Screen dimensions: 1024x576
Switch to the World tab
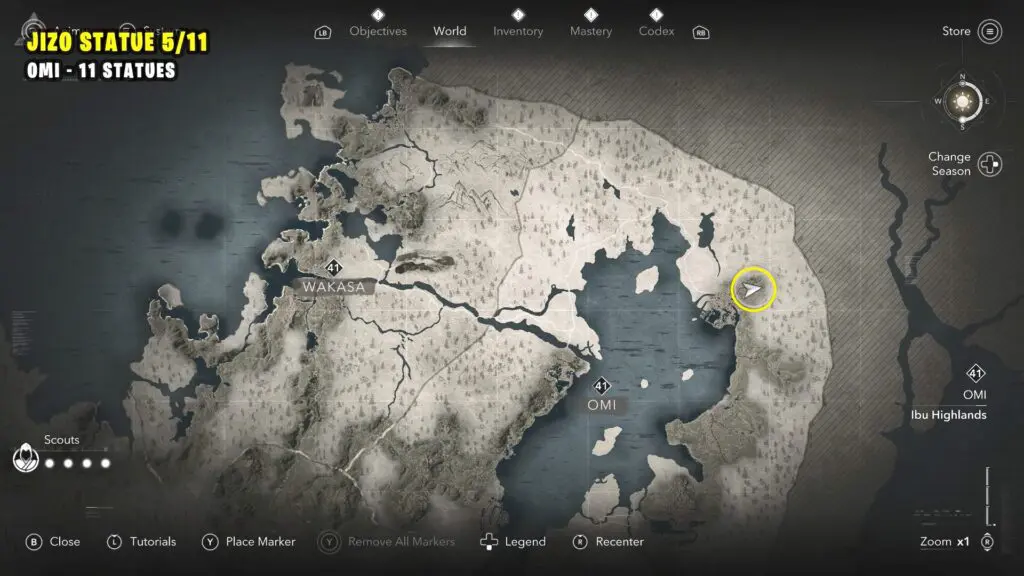tap(449, 31)
